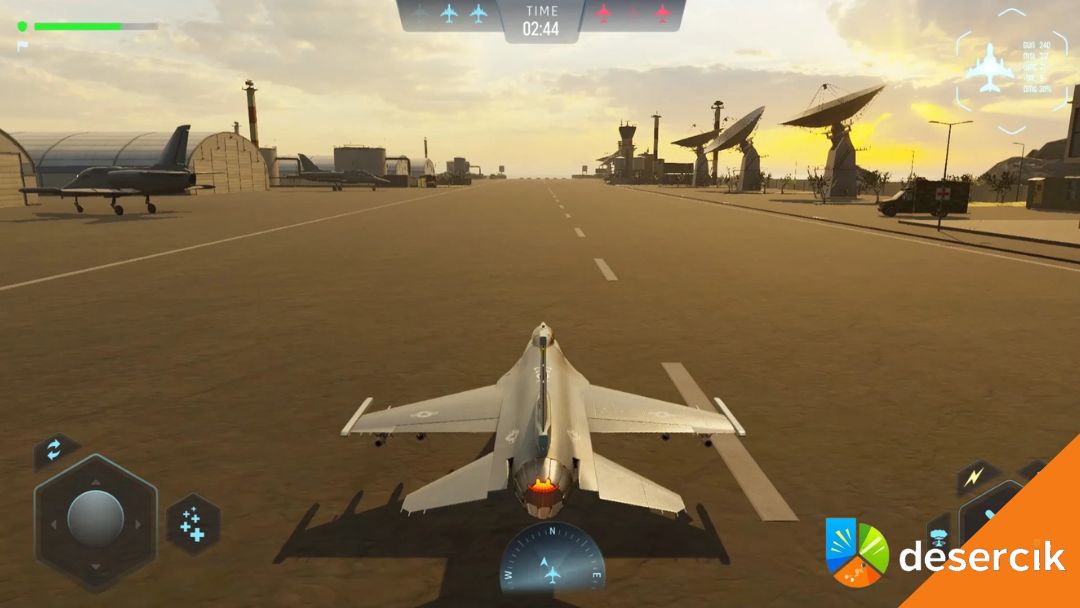
Task: Activate the blue plus-signs repair button
Action: tap(192, 523)
